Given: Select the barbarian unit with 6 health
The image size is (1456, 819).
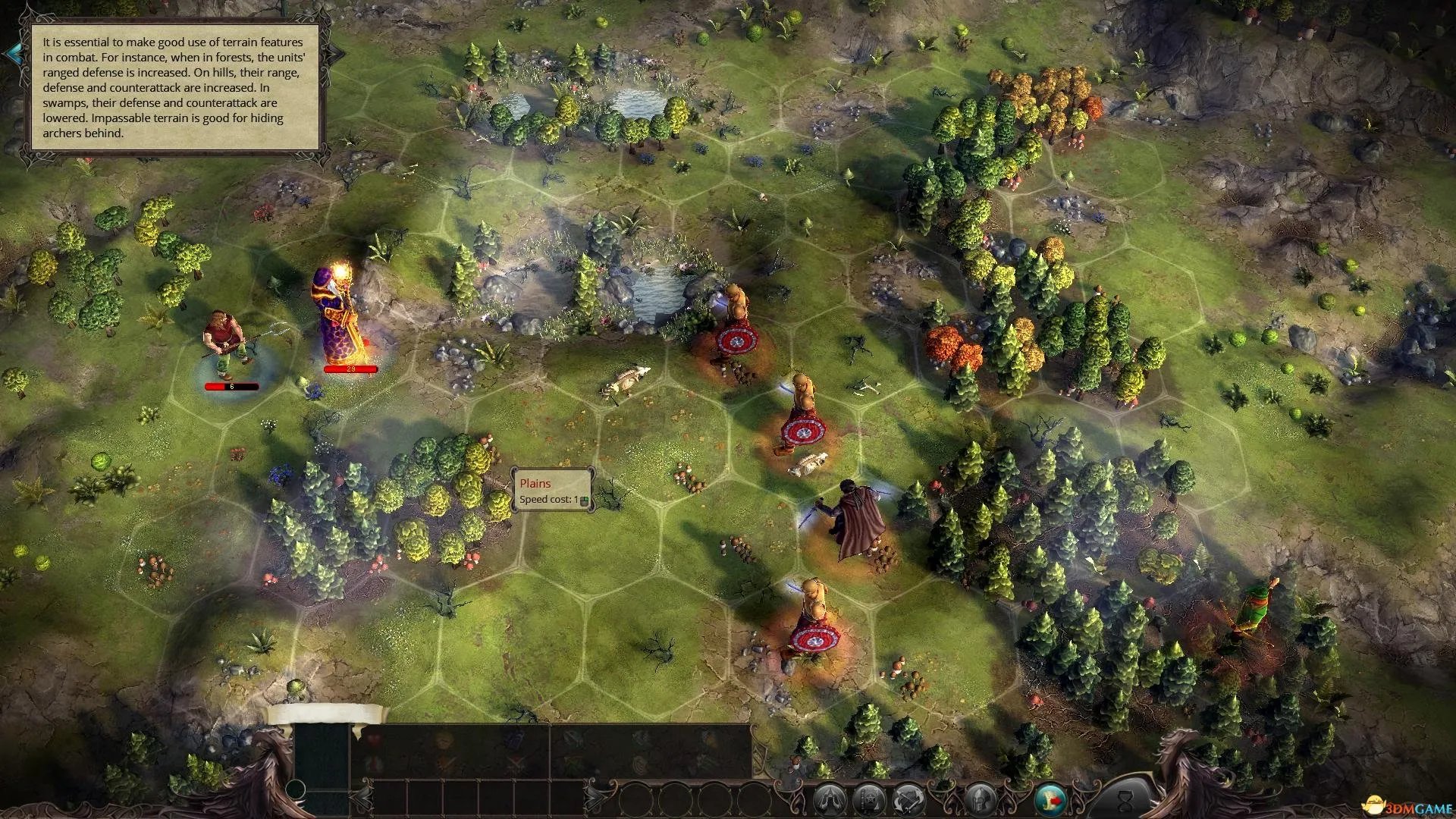Looking at the screenshot, I should coord(224,341).
